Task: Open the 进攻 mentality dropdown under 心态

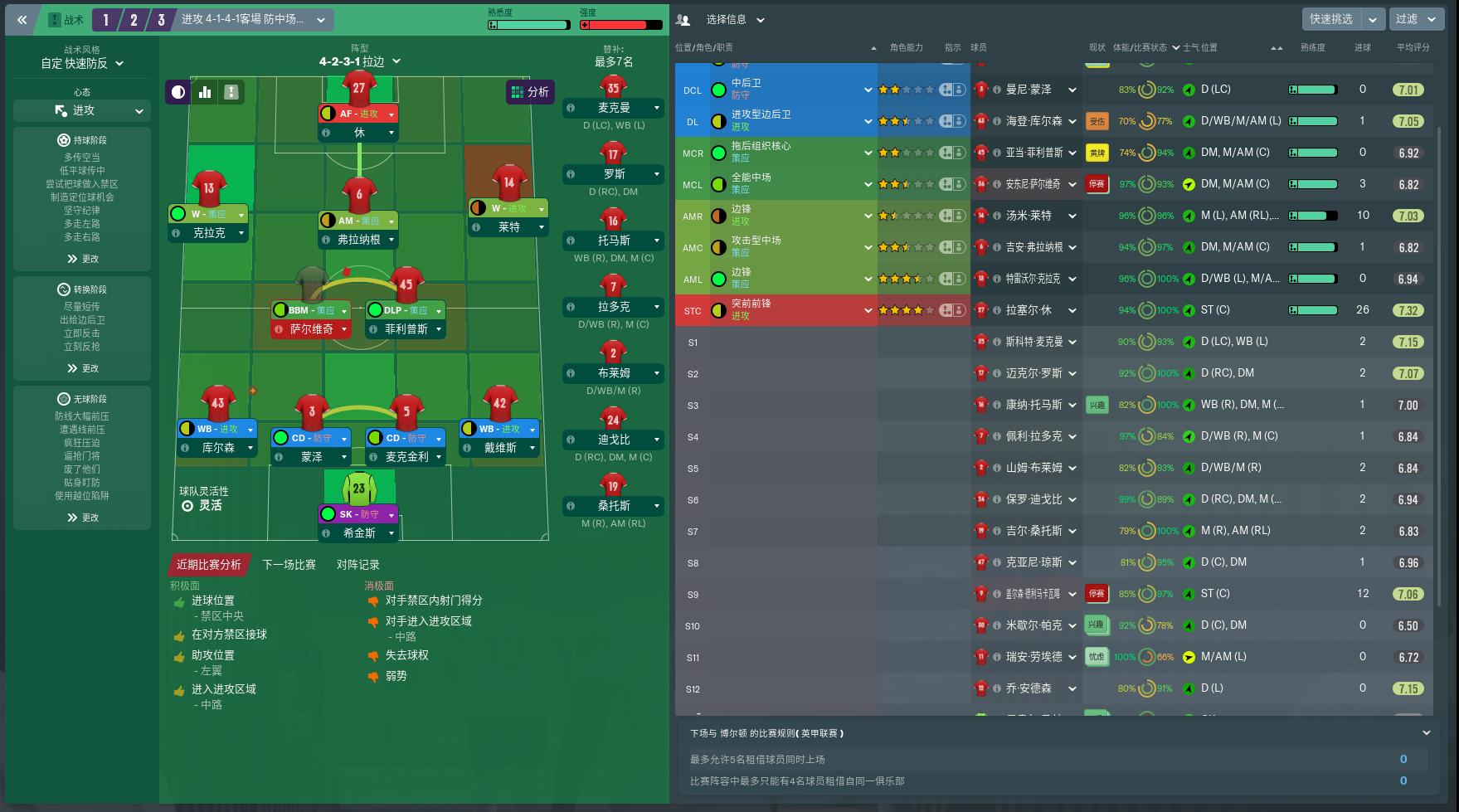Action: 82,110
